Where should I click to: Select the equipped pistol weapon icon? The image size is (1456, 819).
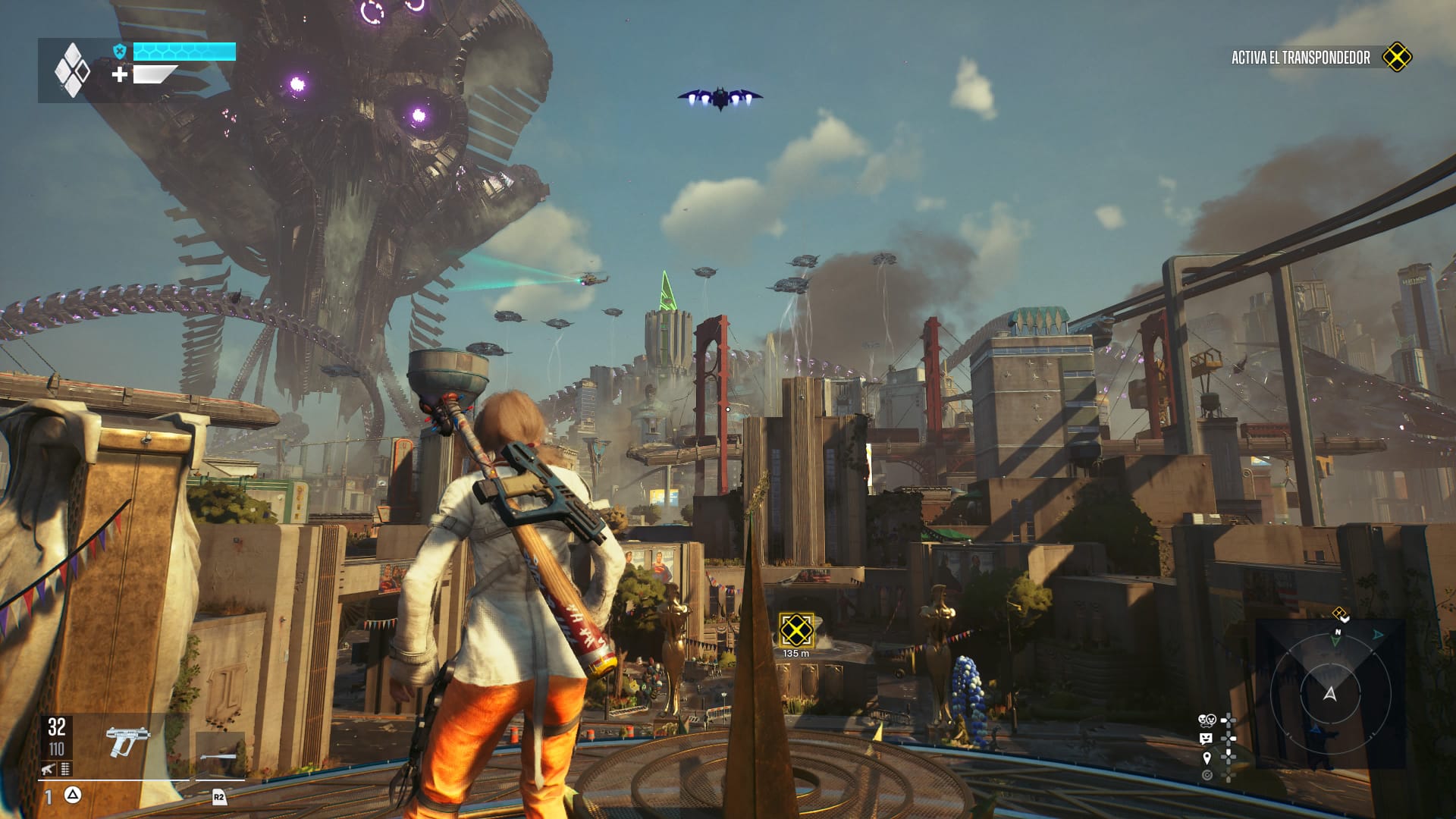pyautogui.click(x=127, y=741)
